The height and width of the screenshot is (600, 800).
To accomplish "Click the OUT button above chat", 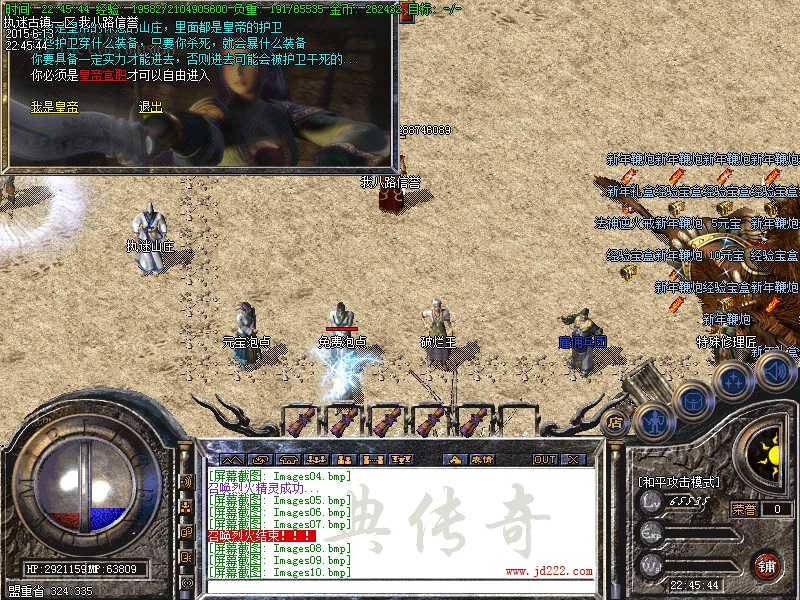I will [544, 459].
